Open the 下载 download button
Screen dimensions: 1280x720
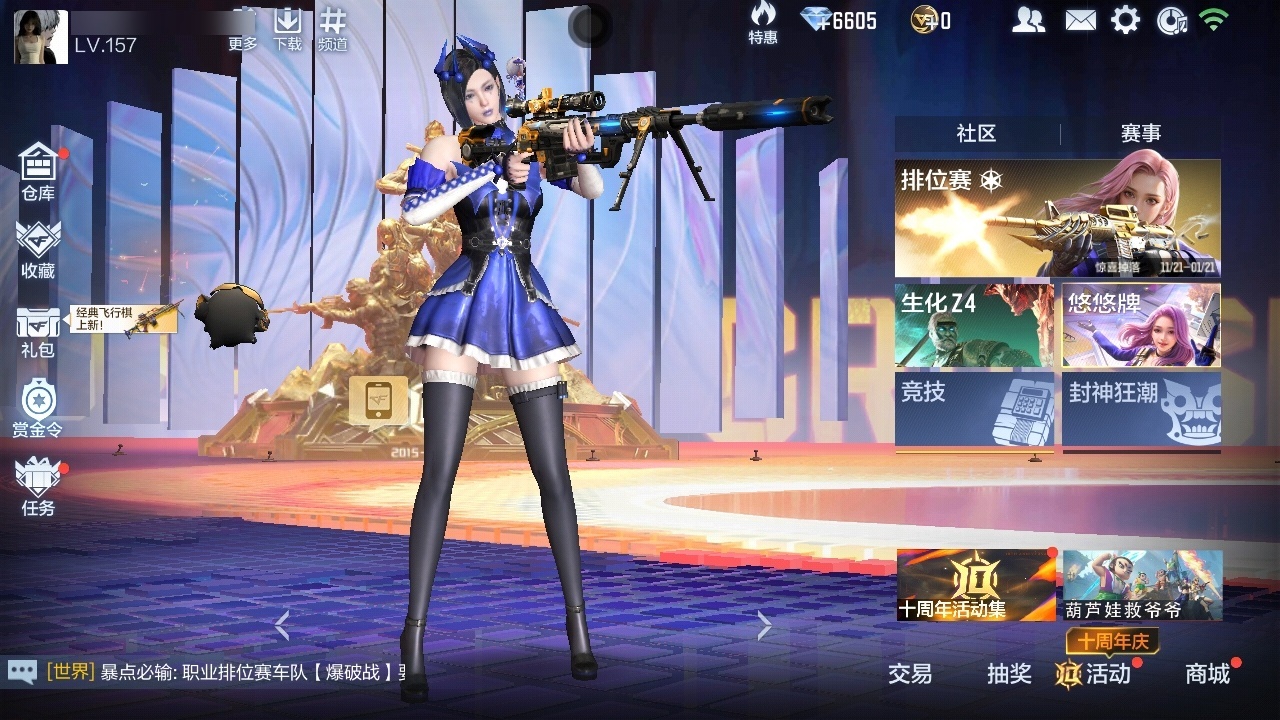click(x=288, y=28)
